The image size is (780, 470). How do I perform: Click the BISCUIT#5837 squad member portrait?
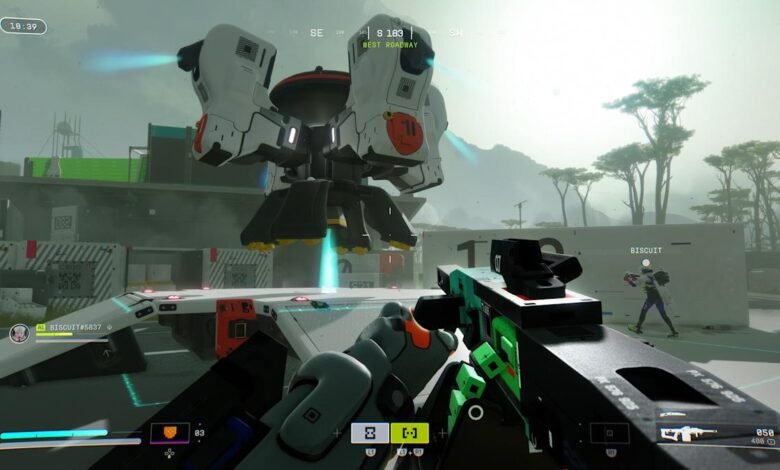point(18,333)
